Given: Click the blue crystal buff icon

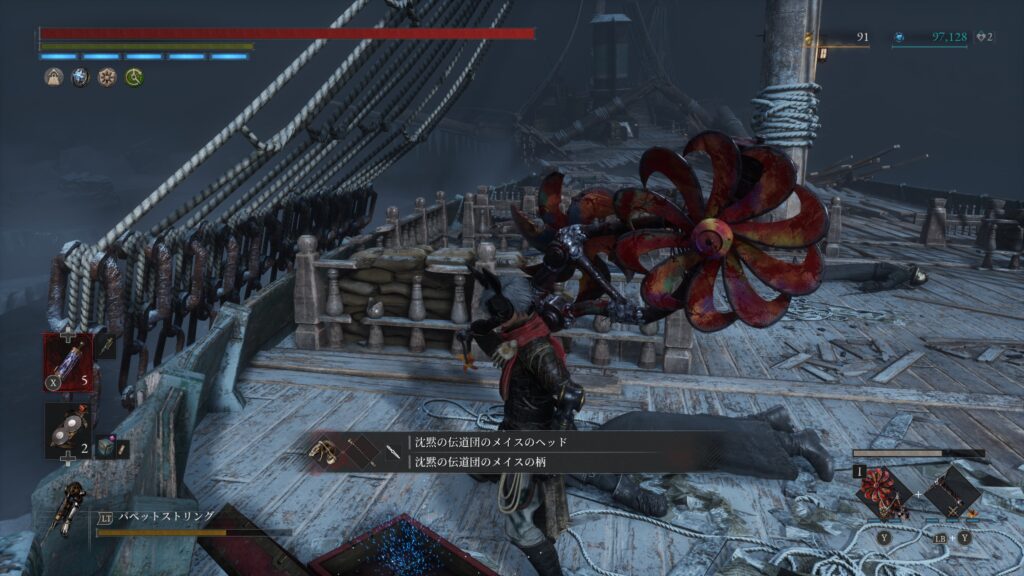Looking at the screenshot, I should [x=80, y=77].
